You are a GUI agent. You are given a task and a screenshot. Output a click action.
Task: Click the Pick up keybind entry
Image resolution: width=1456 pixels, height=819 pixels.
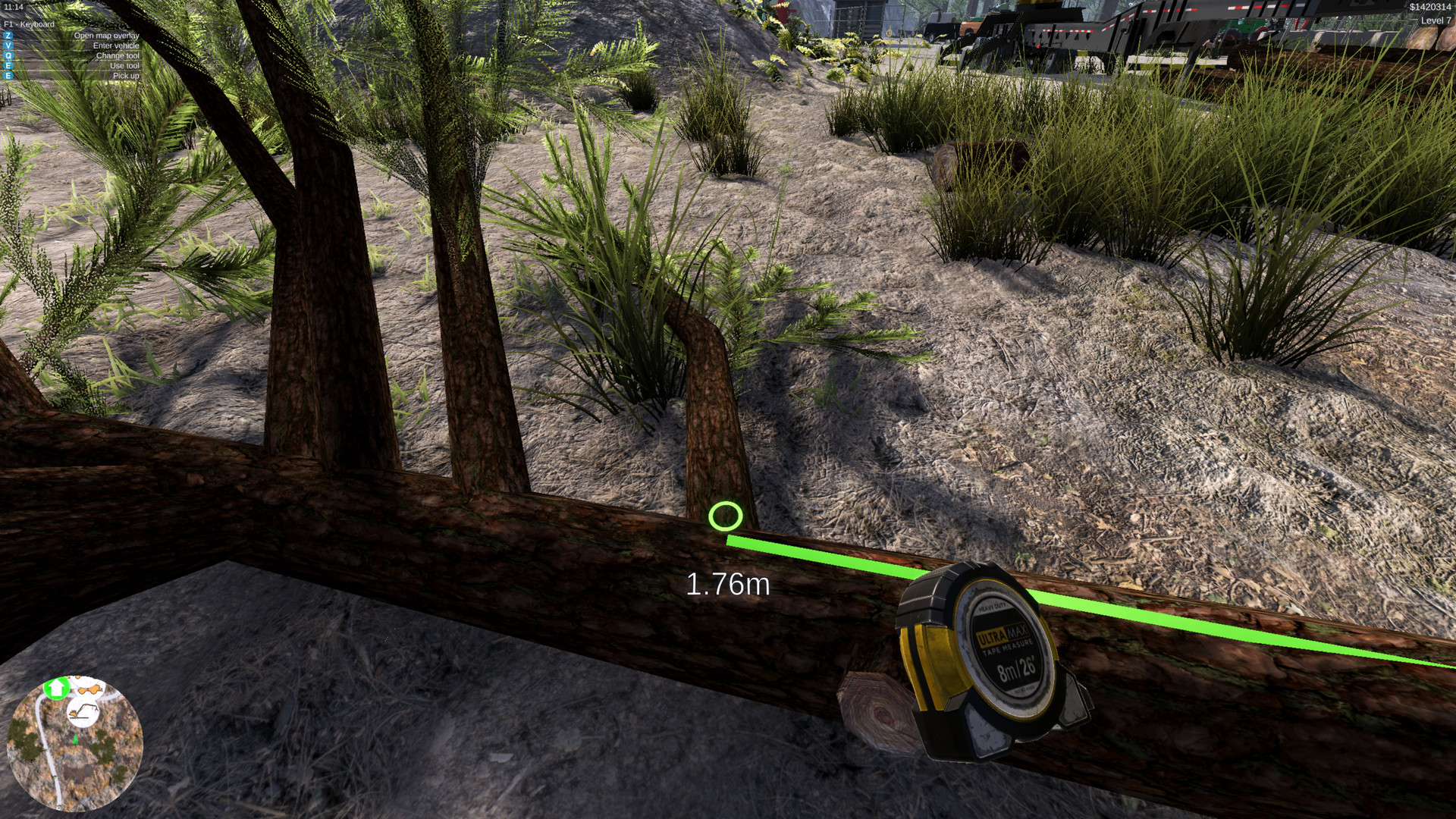pos(126,75)
